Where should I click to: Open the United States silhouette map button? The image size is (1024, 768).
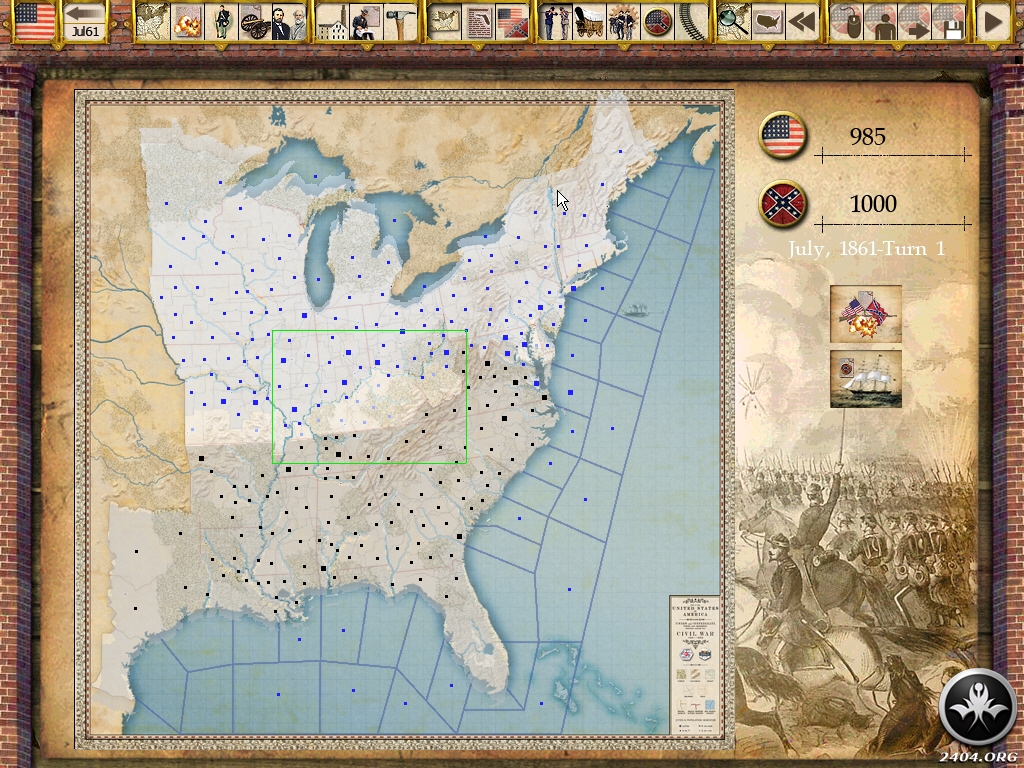tap(767, 21)
